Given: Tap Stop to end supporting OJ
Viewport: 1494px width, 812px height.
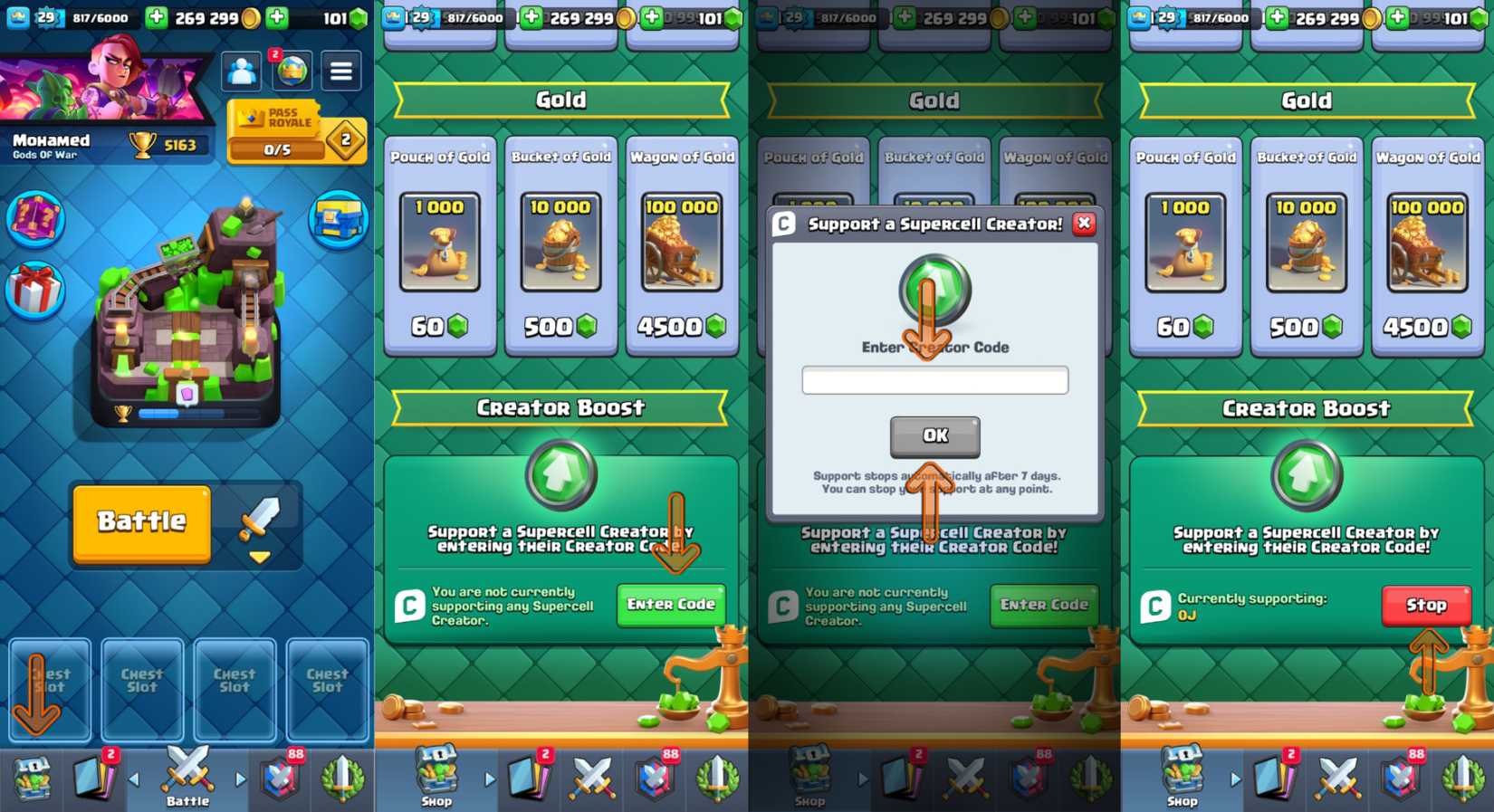Looking at the screenshot, I should coord(1425,605).
